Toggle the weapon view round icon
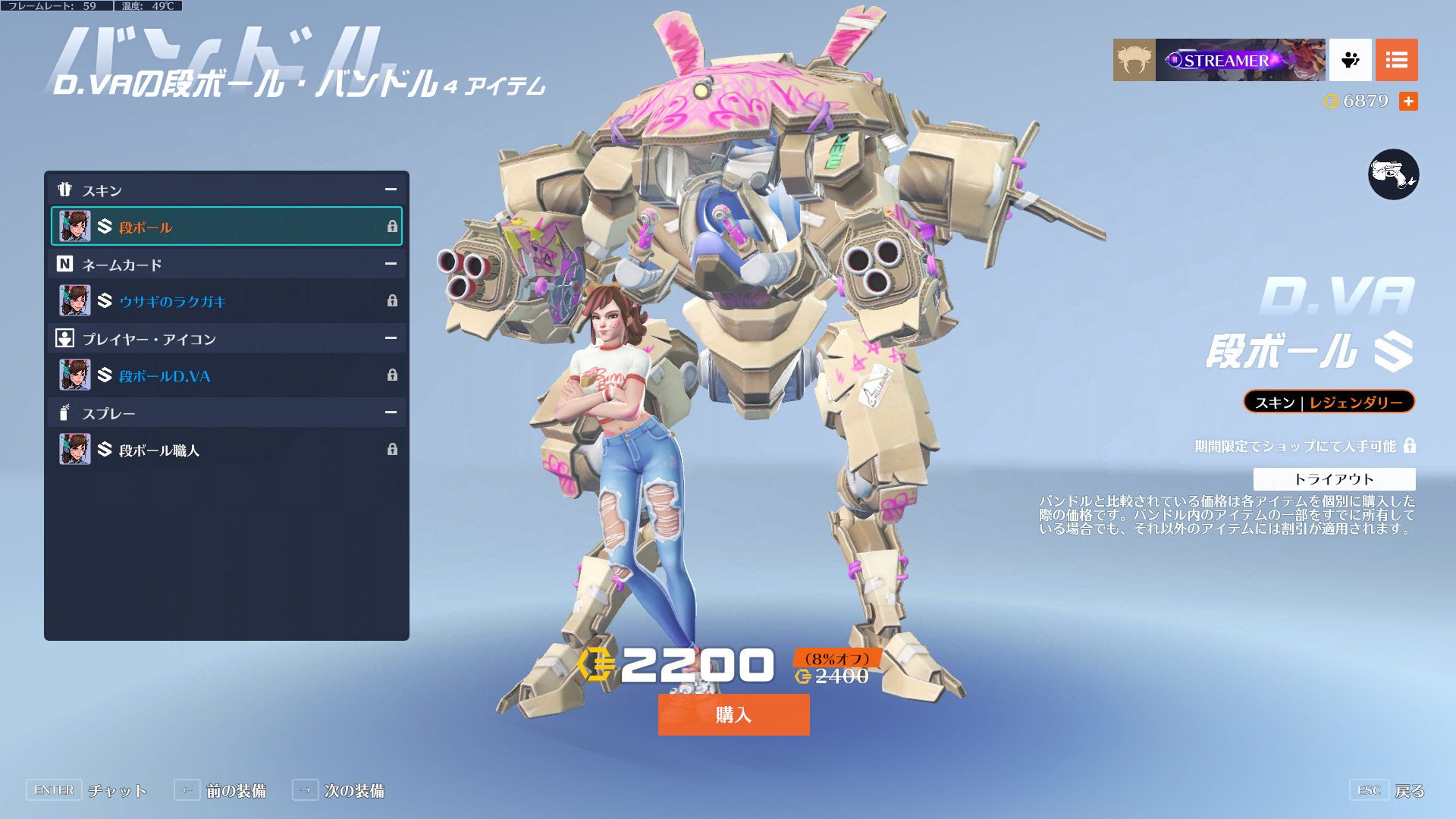Viewport: 1456px width, 819px height. pyautogui.click(x=1393, y=174)
